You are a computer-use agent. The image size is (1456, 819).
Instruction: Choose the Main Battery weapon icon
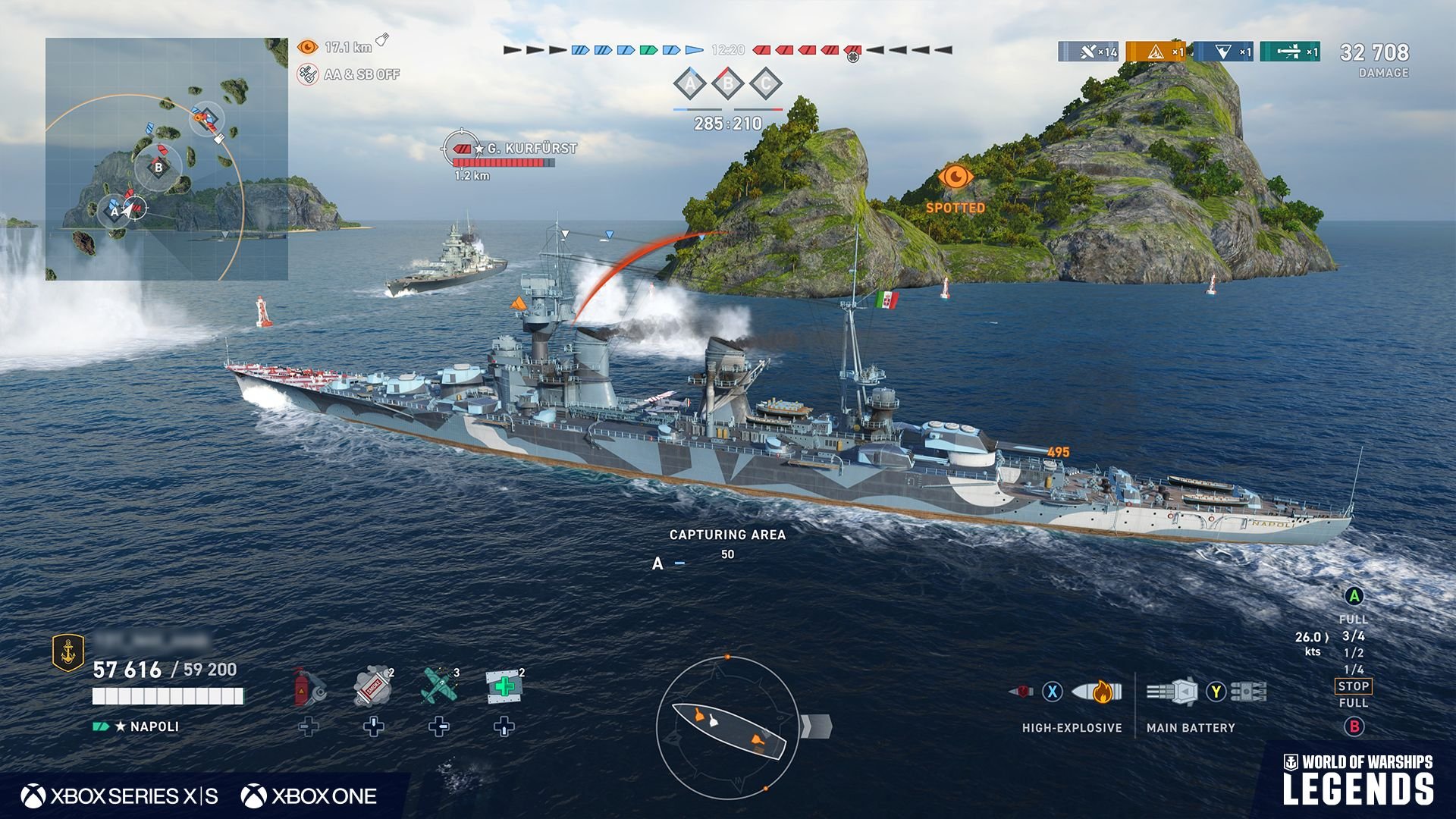pyautogui.click(x=1172, y=692)
